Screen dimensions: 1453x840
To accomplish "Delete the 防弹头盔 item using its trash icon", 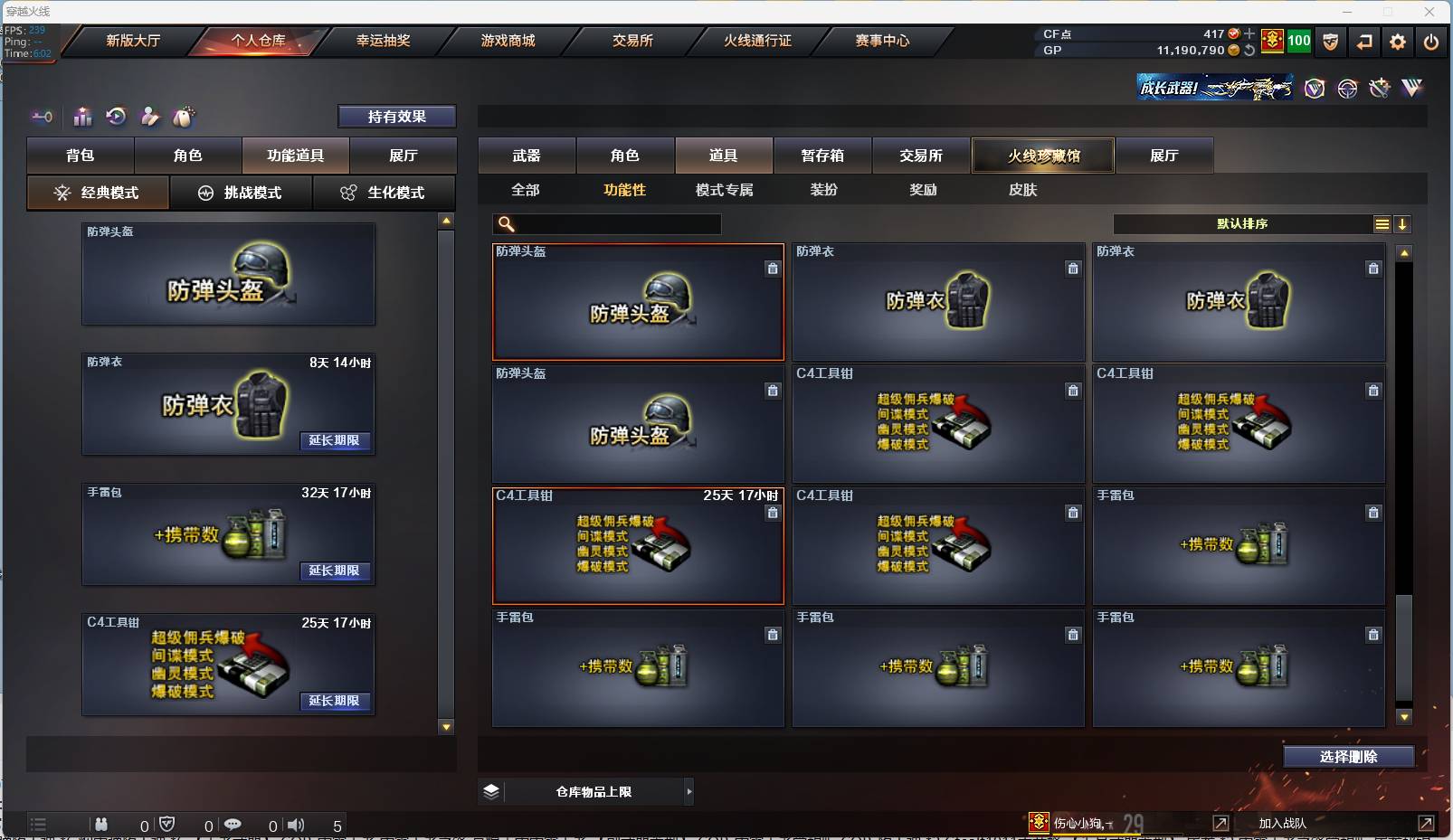I will [x=774, y=268].
